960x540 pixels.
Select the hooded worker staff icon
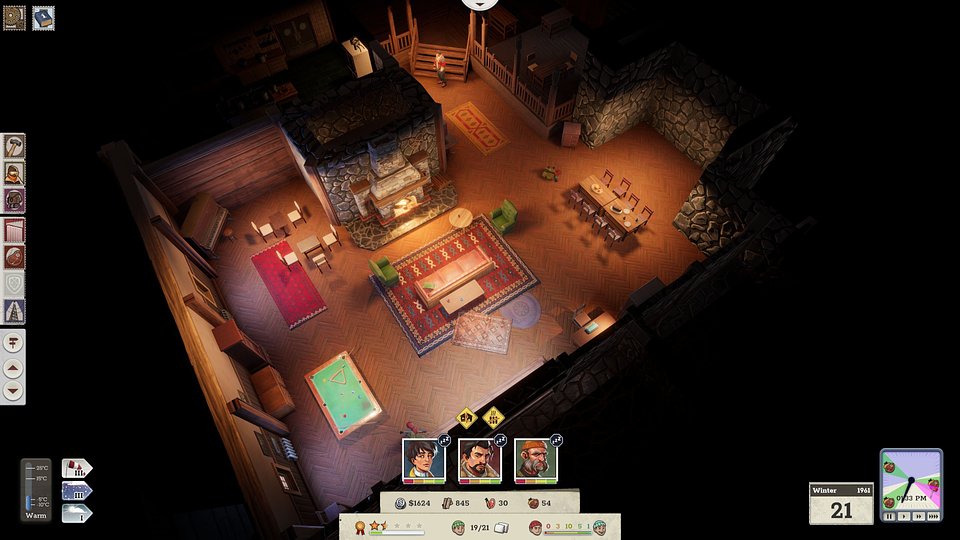point(14,173)
